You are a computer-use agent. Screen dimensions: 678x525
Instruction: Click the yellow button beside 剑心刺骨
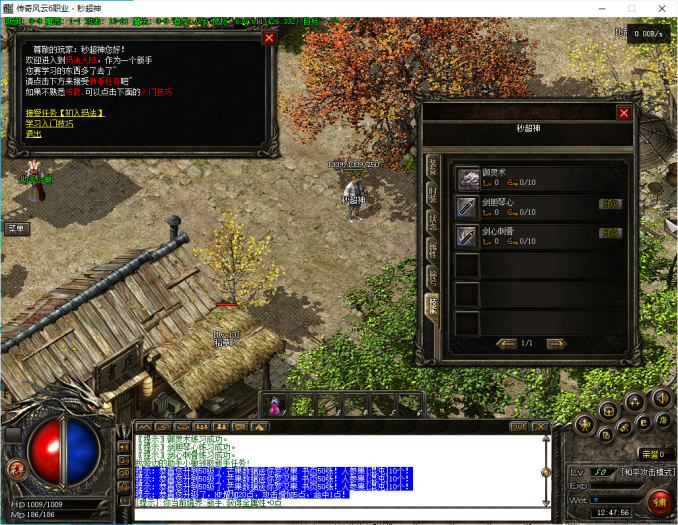(x=609, y=233)
